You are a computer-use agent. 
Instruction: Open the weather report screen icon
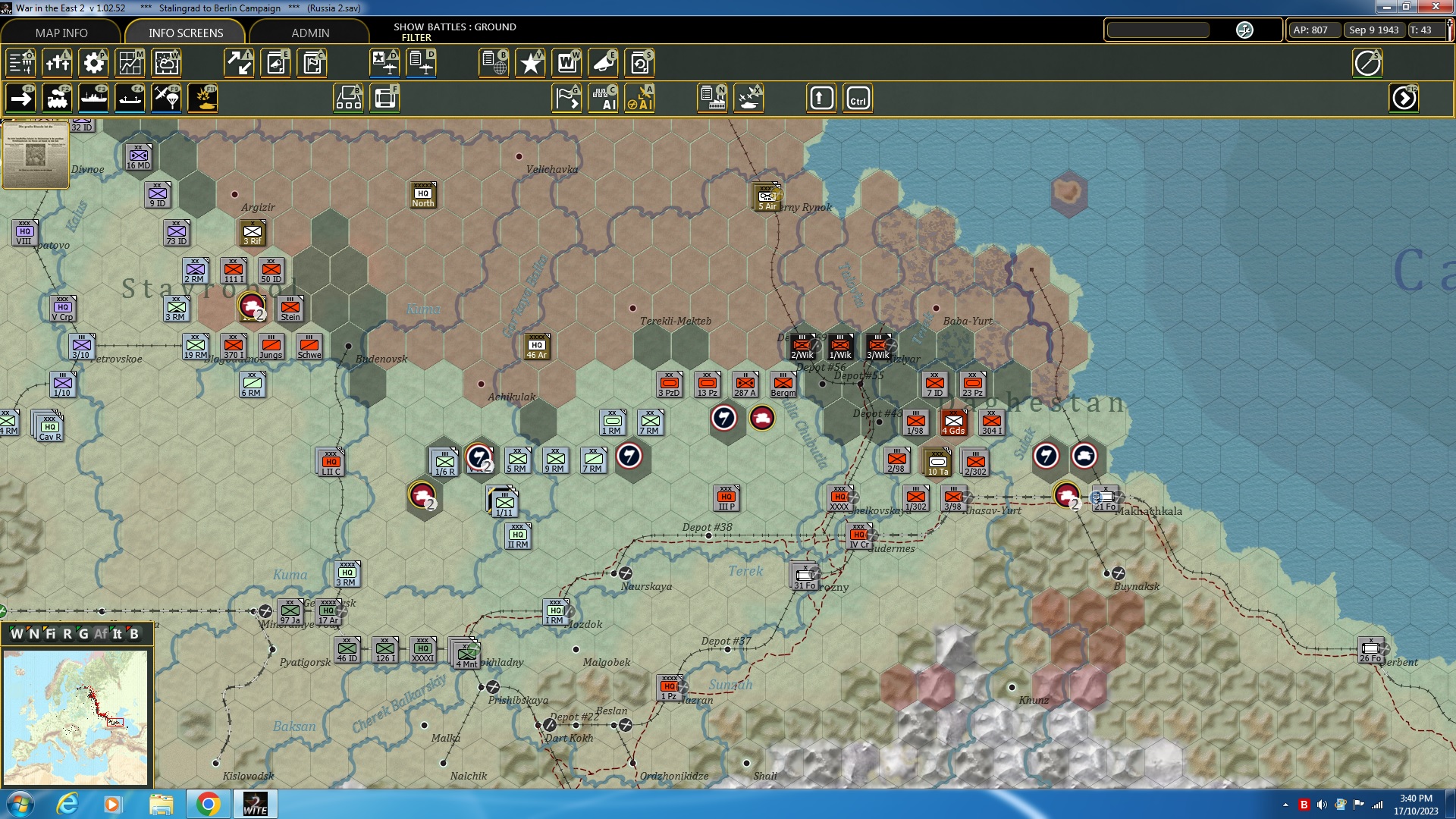pyautogui.click(x=166, y=63)
